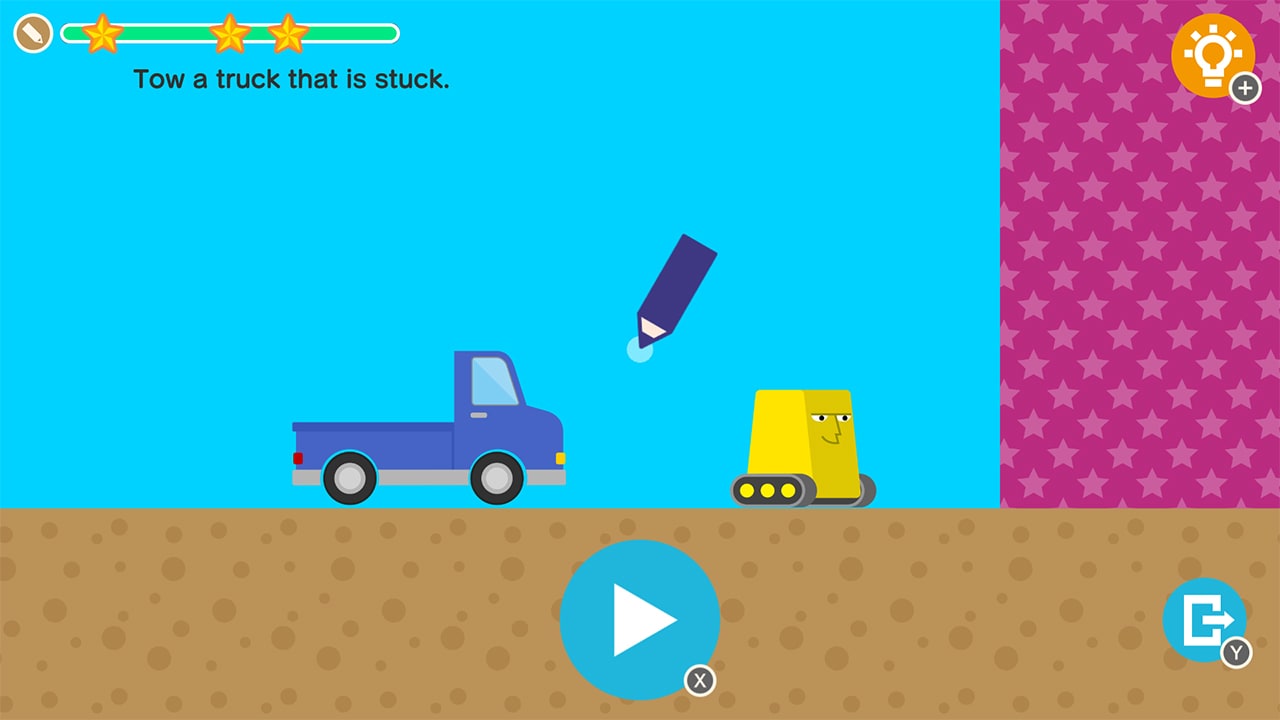
Task: Click the glowing dot at the pencil tip
Action: click(640, 350)
